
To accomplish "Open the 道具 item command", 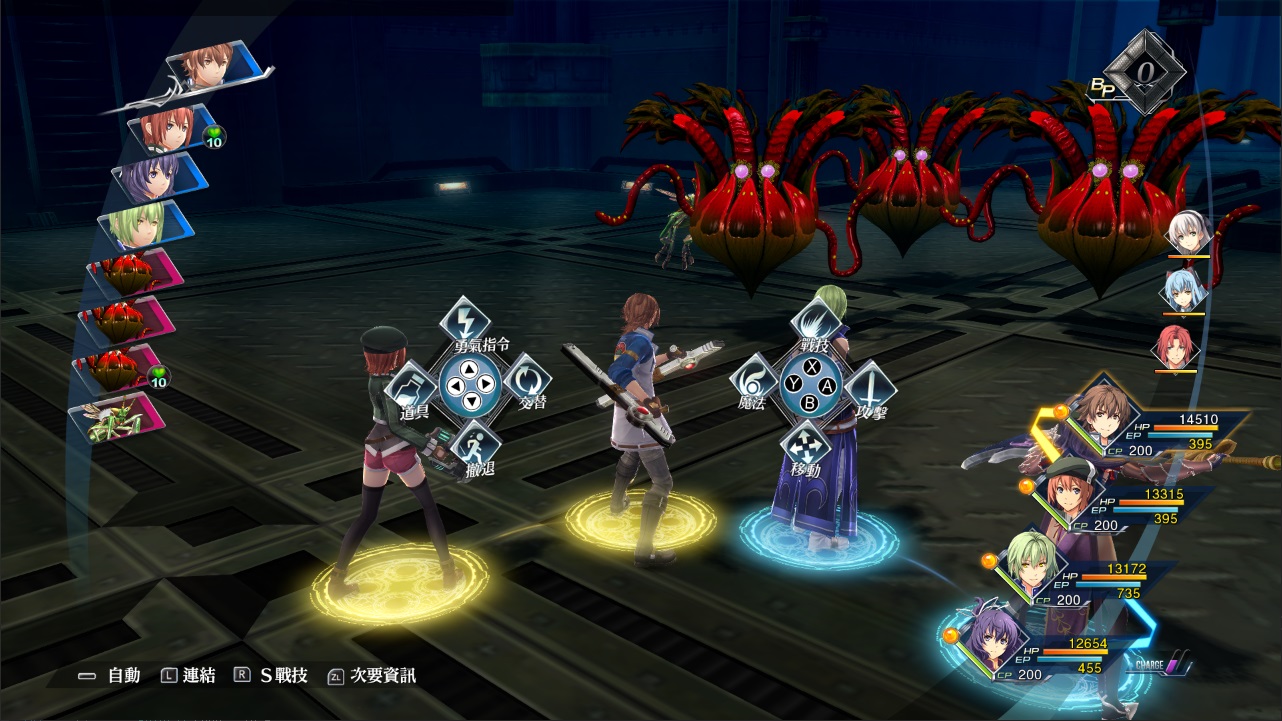I will pos(412,386).
